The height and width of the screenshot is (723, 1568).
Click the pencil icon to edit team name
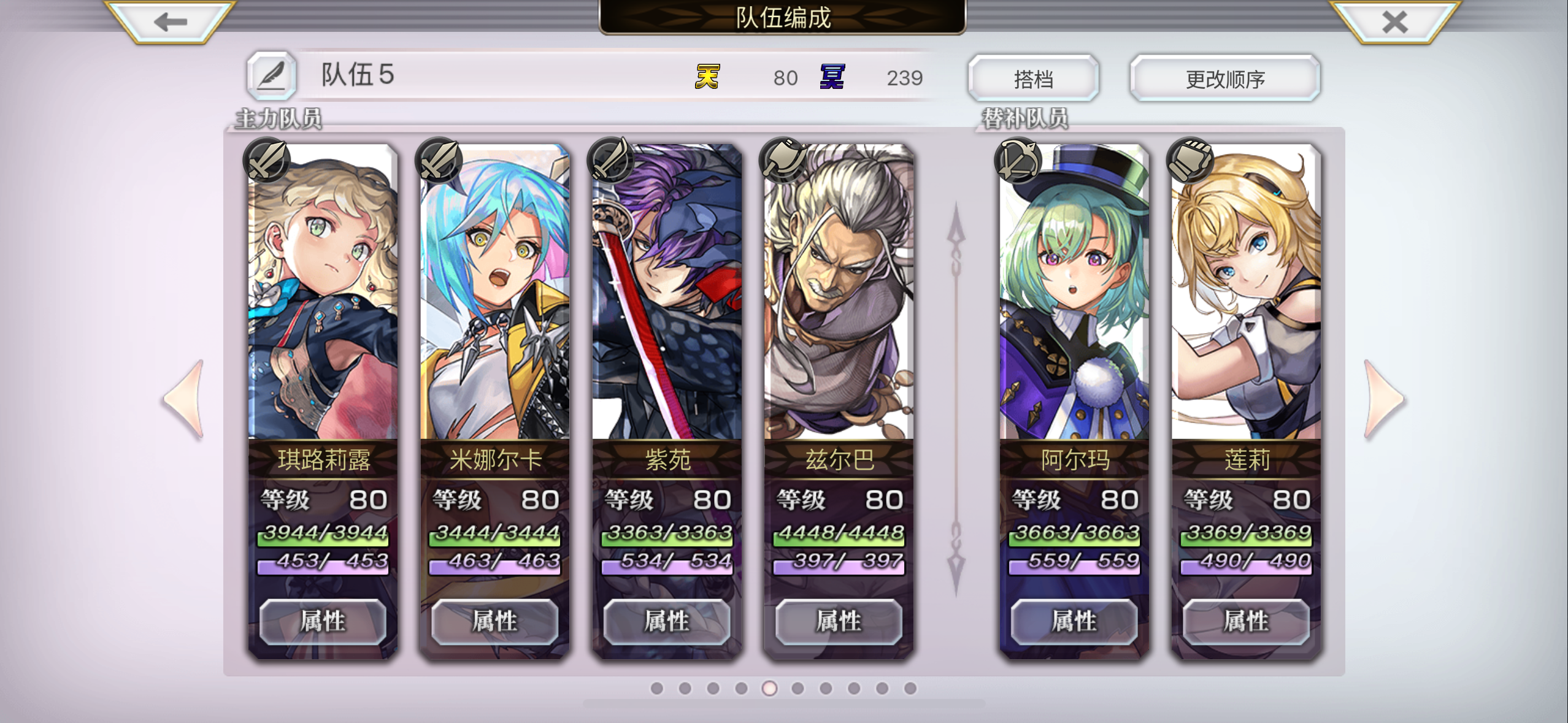tap(272, 75)
